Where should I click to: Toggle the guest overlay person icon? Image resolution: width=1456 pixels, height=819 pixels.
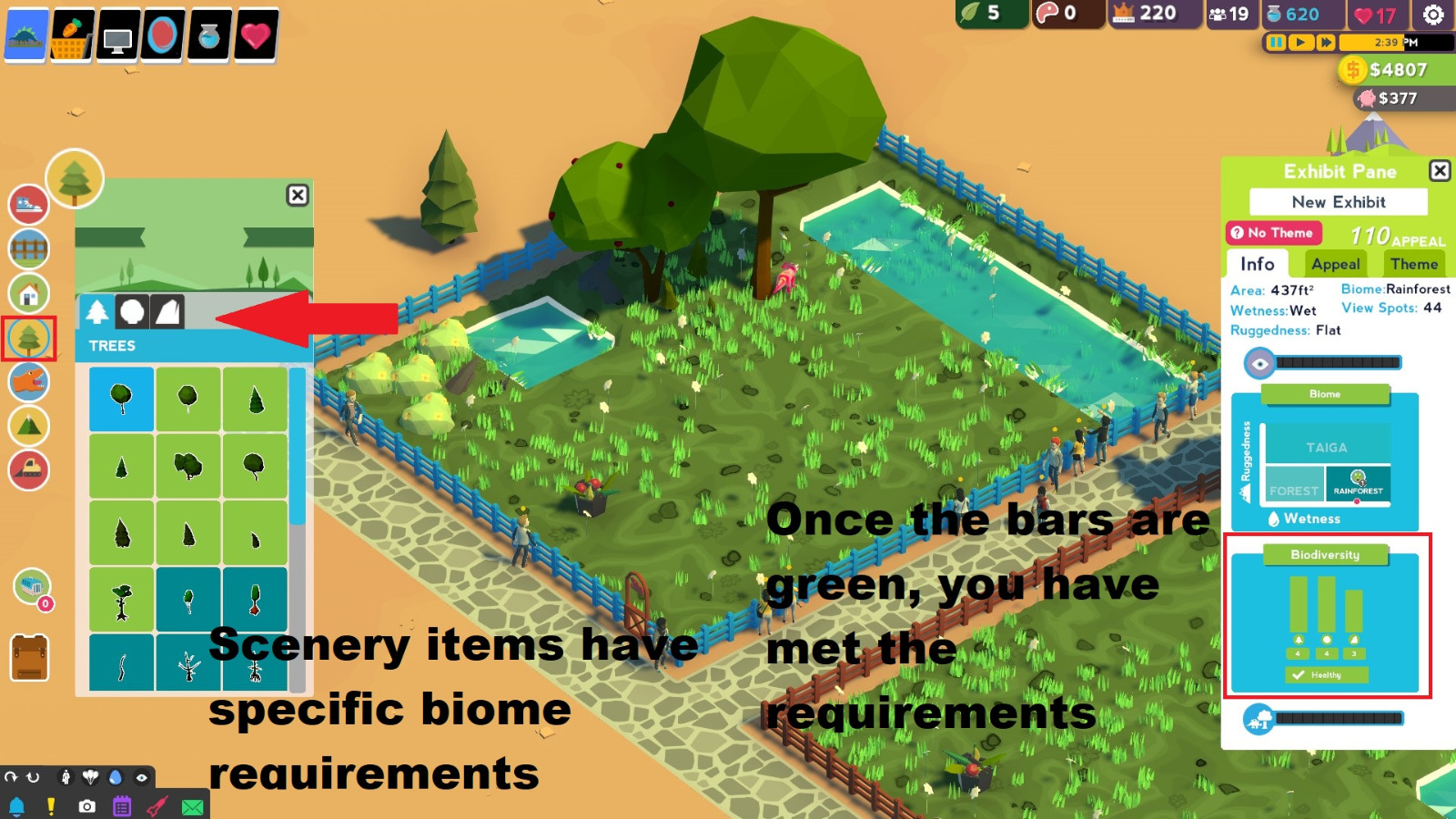coord(66,776)
